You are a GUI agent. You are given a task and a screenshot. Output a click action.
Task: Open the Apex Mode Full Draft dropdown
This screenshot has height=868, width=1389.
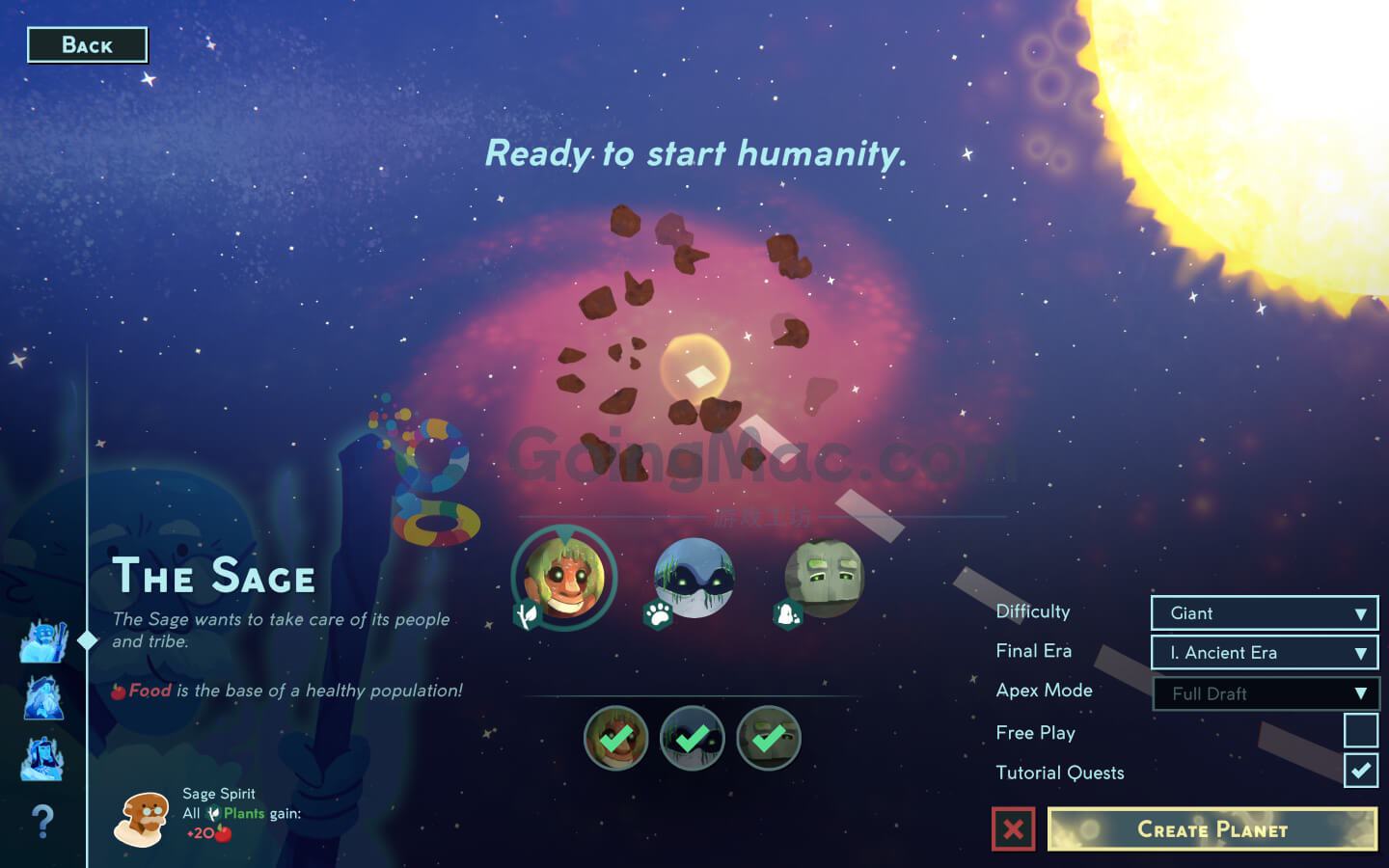coord(1266,693)
